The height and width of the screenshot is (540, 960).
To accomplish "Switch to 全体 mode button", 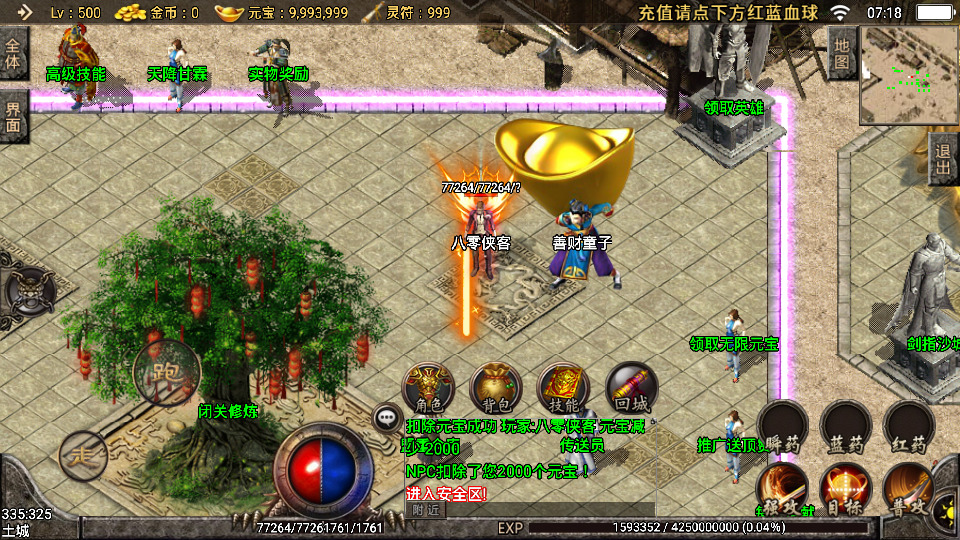I will (14, 53).
